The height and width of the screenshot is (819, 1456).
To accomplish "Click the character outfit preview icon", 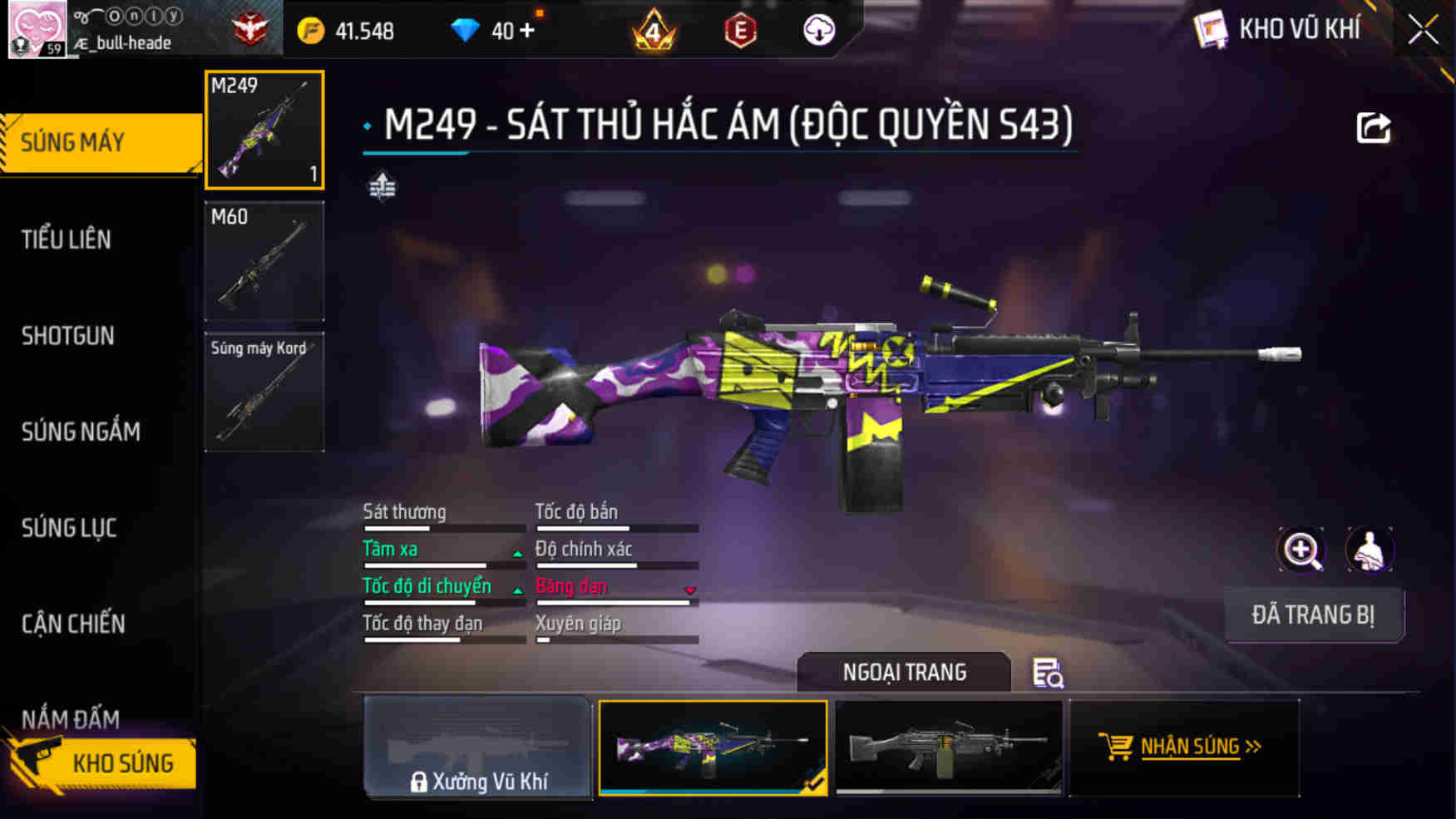I will (1370, 550).
